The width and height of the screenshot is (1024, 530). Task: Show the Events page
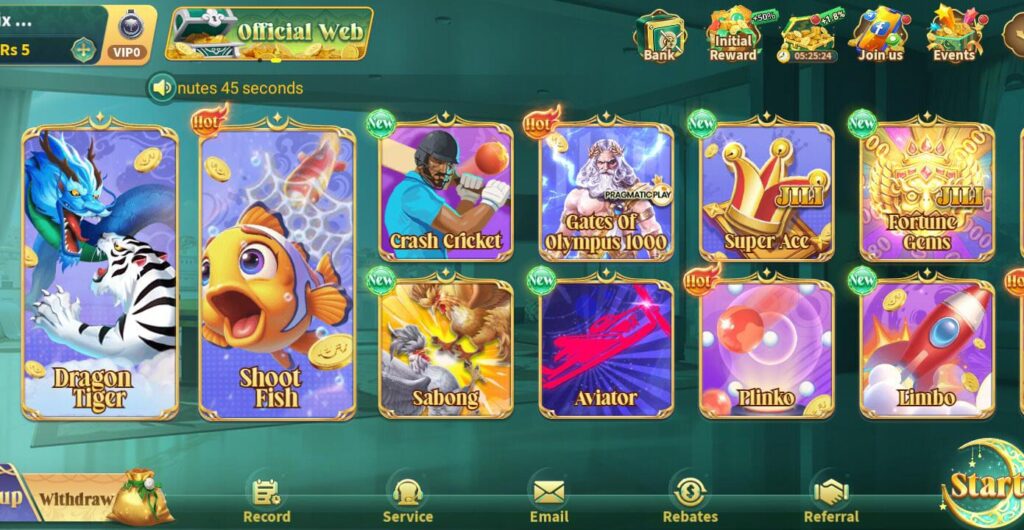[953, 36]
